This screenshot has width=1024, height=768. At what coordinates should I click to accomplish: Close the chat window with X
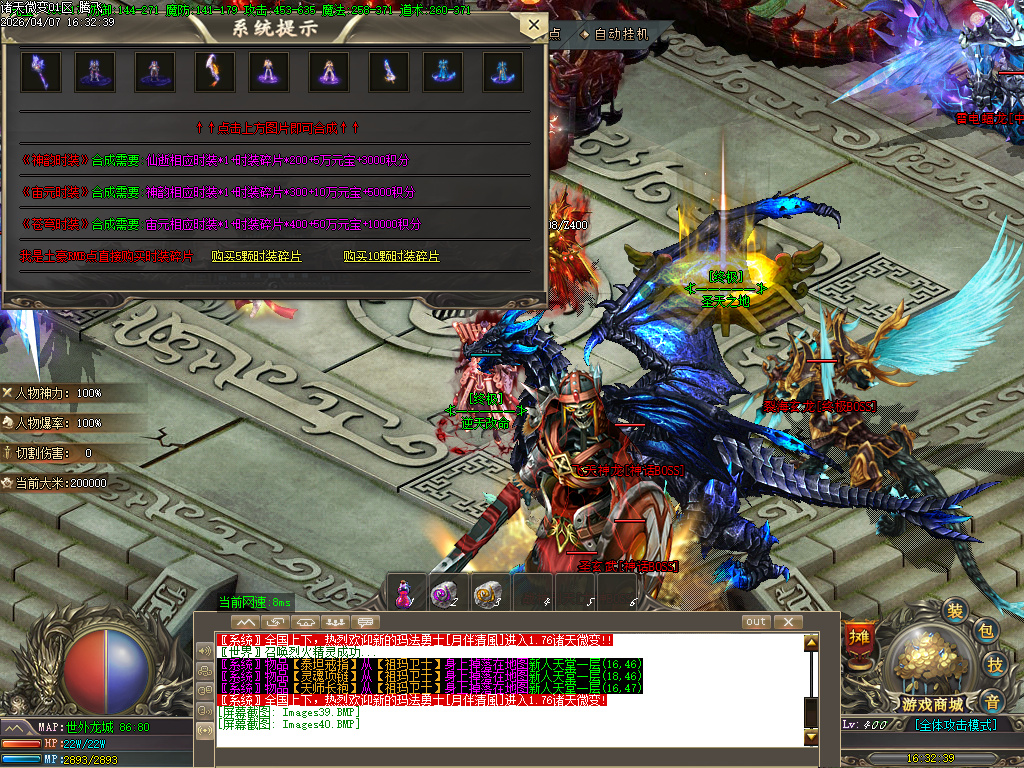pos(787,622)
